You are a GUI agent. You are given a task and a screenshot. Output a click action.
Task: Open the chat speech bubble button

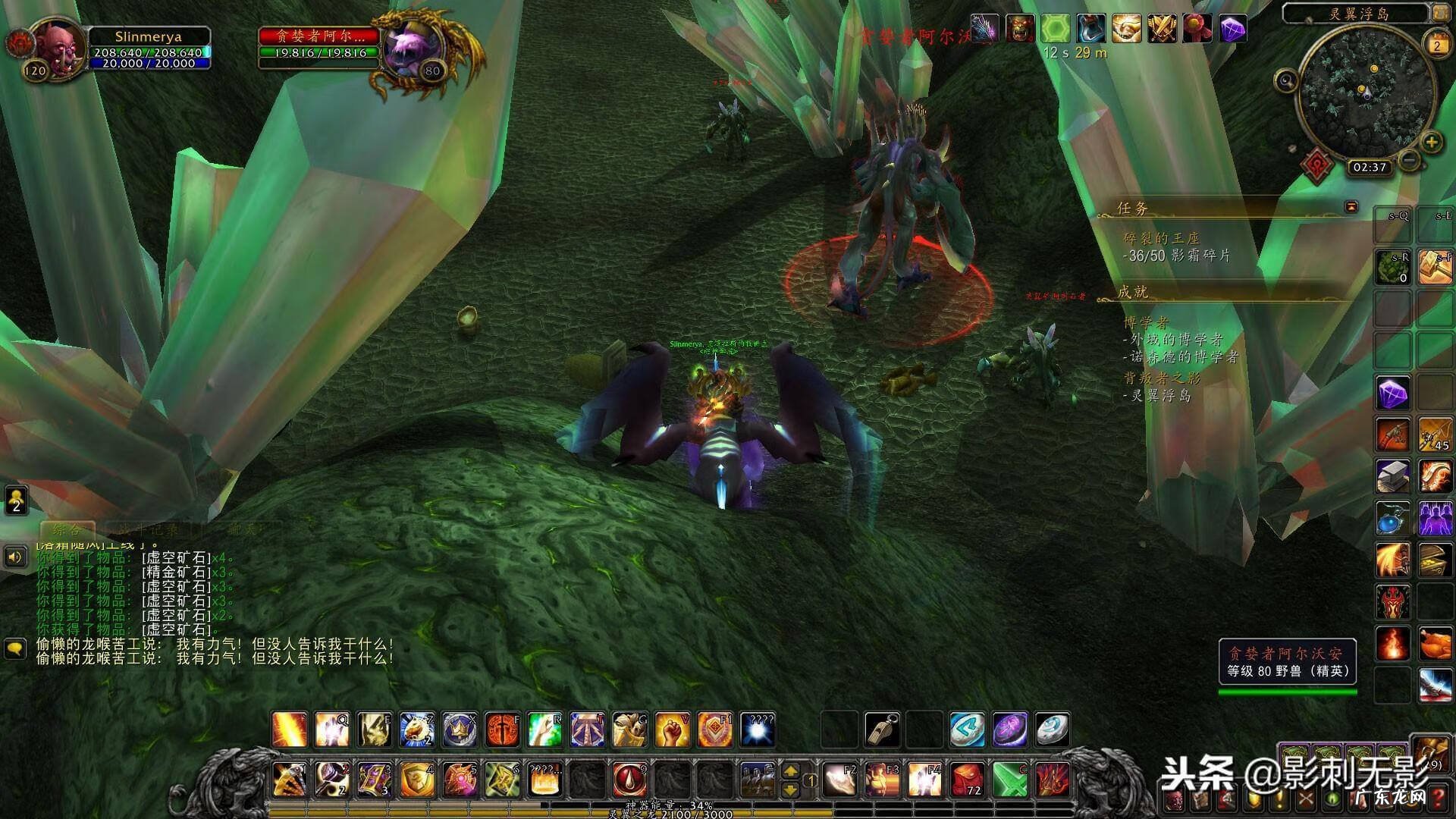click(15, 648)
